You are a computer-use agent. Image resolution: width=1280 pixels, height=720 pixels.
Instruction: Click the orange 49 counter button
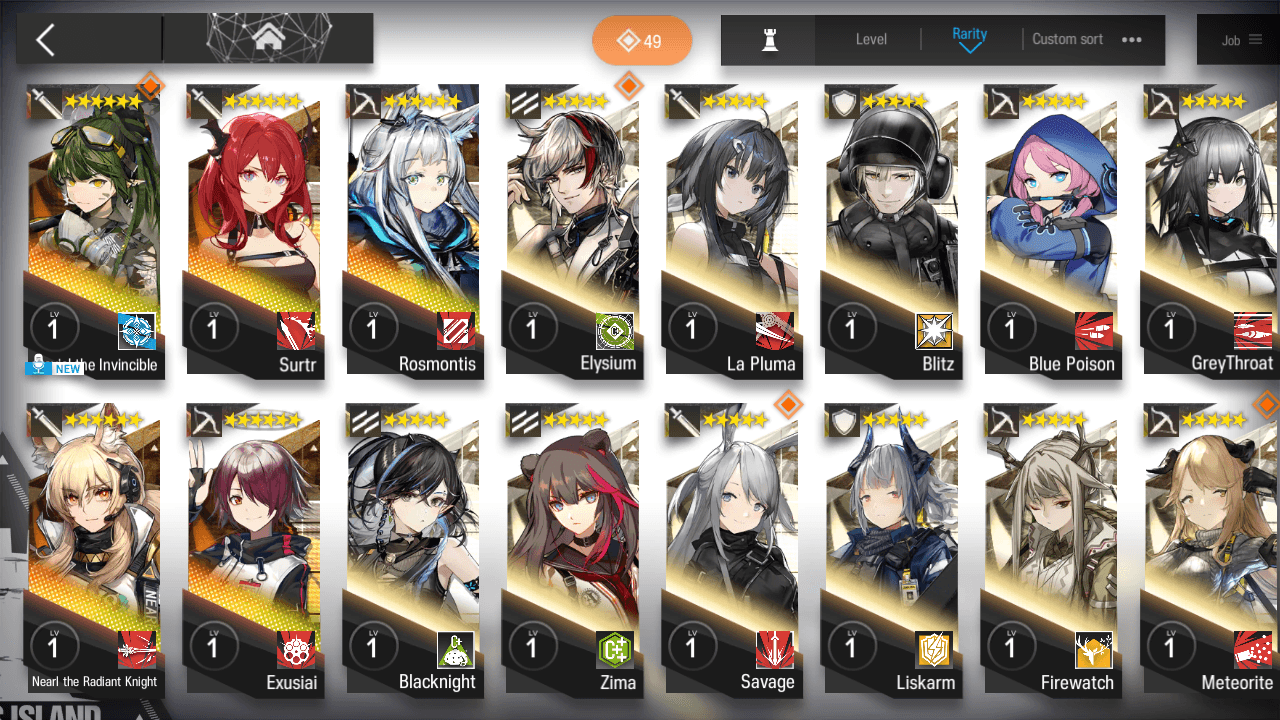point(641,41)
